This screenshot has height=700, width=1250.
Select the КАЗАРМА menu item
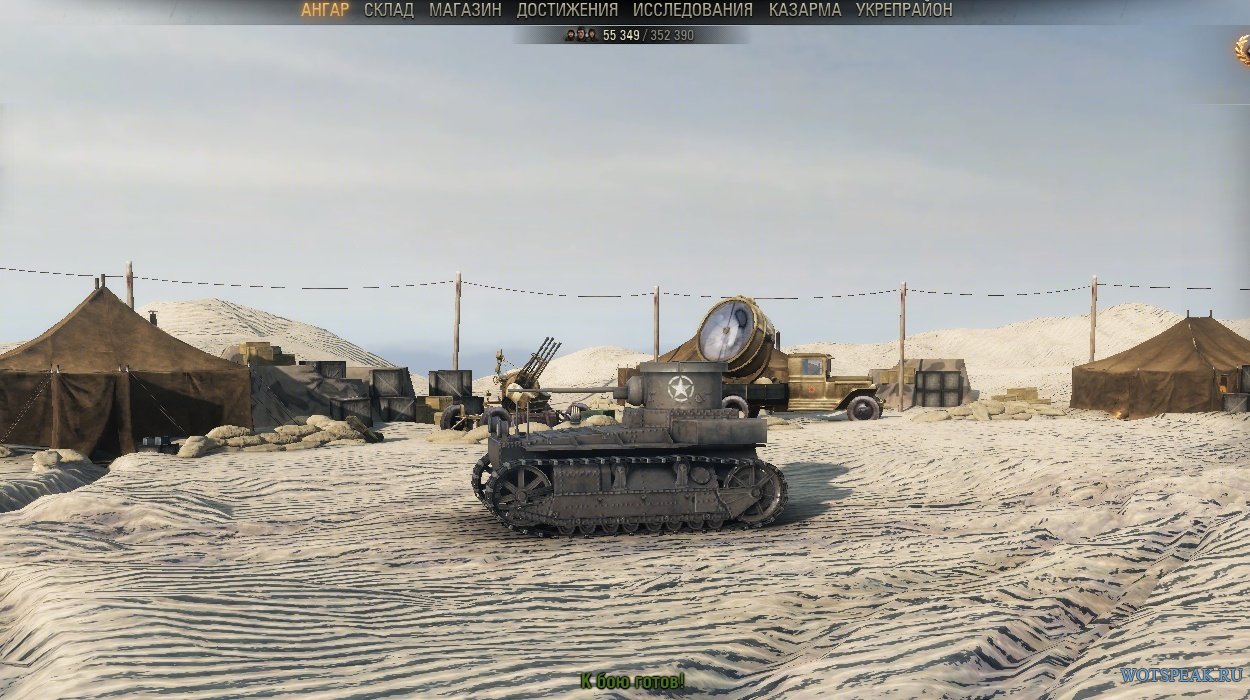pos(804,10)
